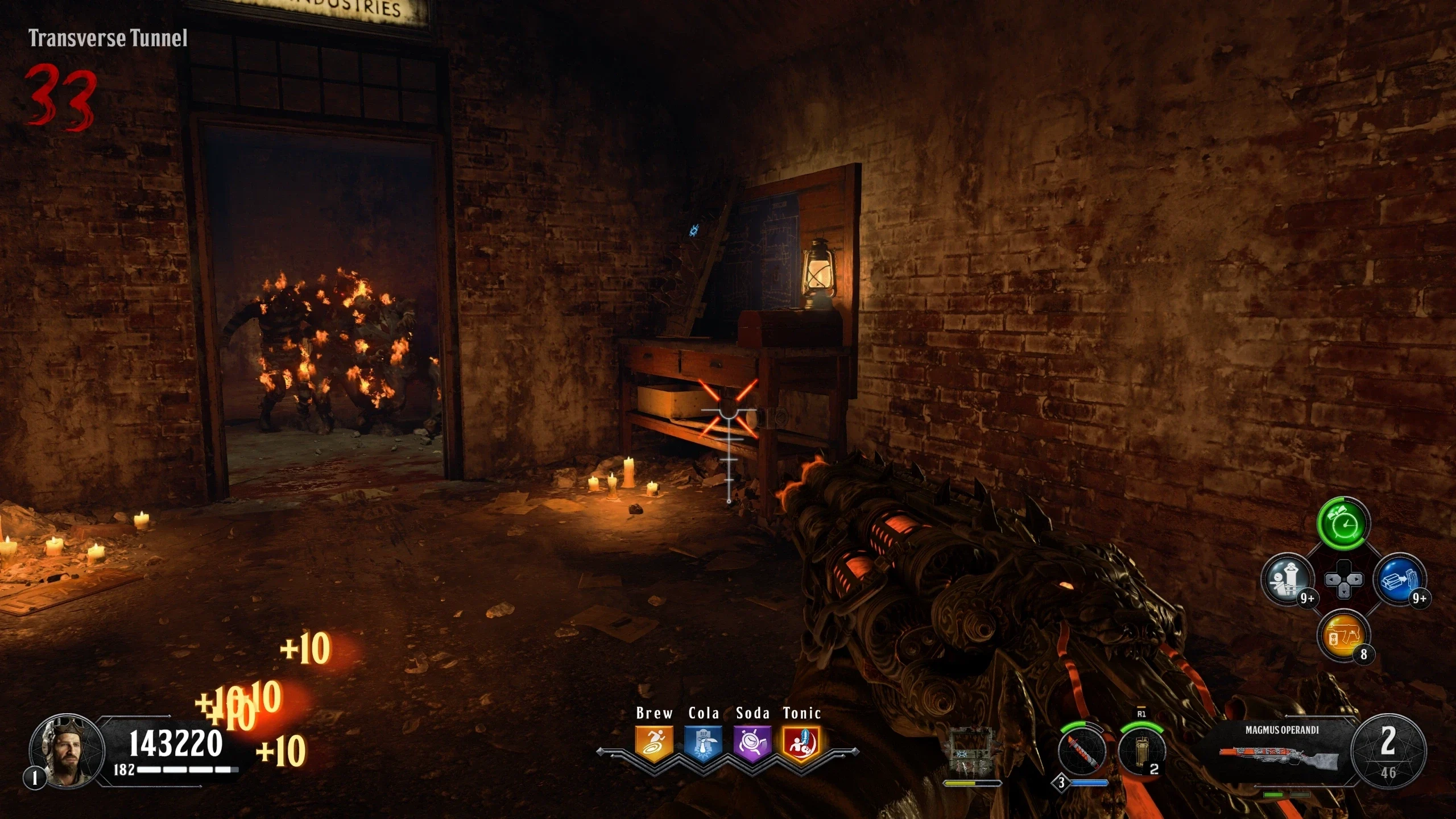
Task: Click the canister equipment slot
Action: pos(1141,752)
